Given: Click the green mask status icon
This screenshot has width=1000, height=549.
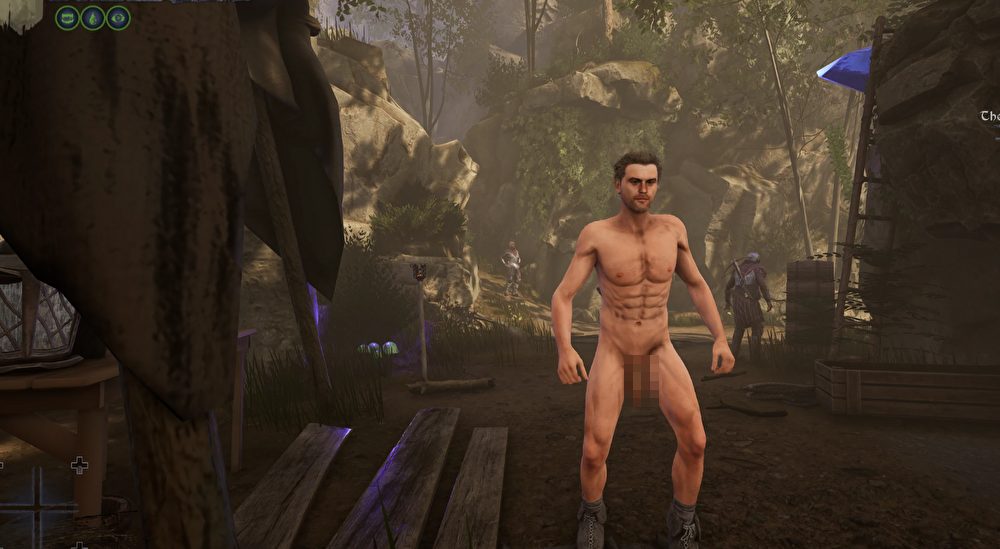Looking at the screenshot, I should 67,17.
